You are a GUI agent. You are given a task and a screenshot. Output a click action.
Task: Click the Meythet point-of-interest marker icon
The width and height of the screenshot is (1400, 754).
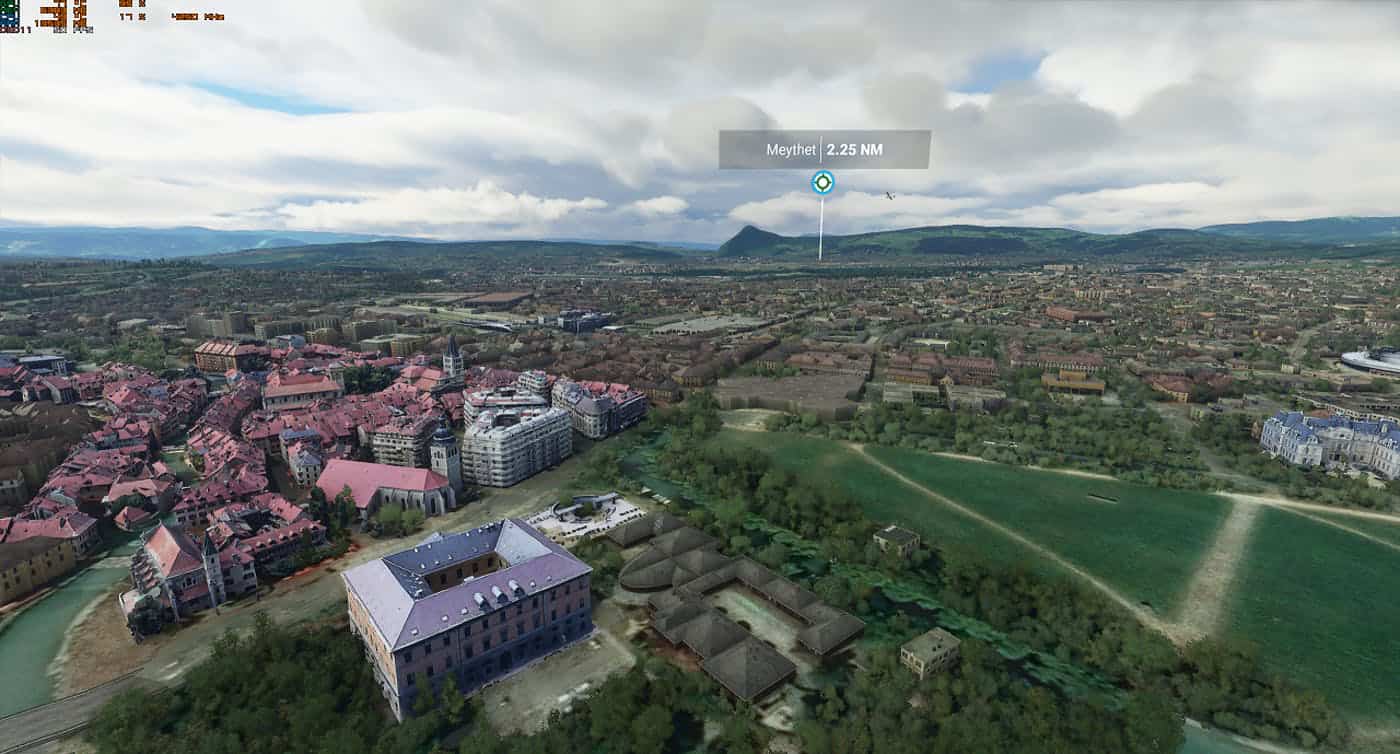coord(822,182)
